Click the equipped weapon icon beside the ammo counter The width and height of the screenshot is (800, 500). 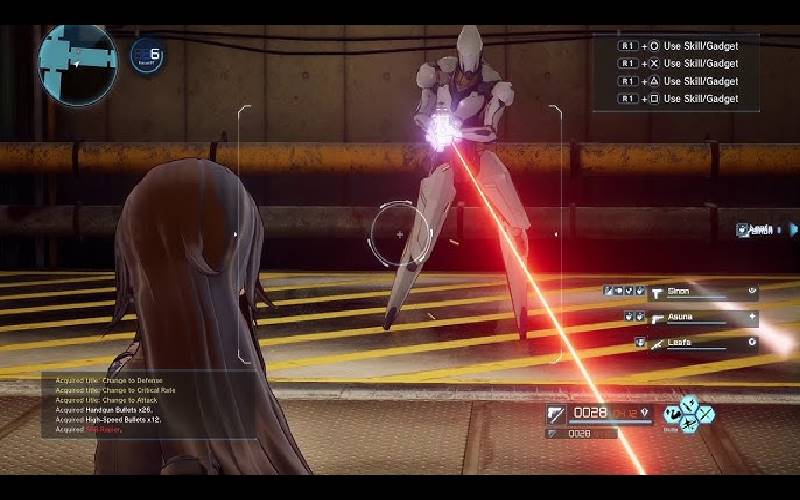tap(556, 413)
